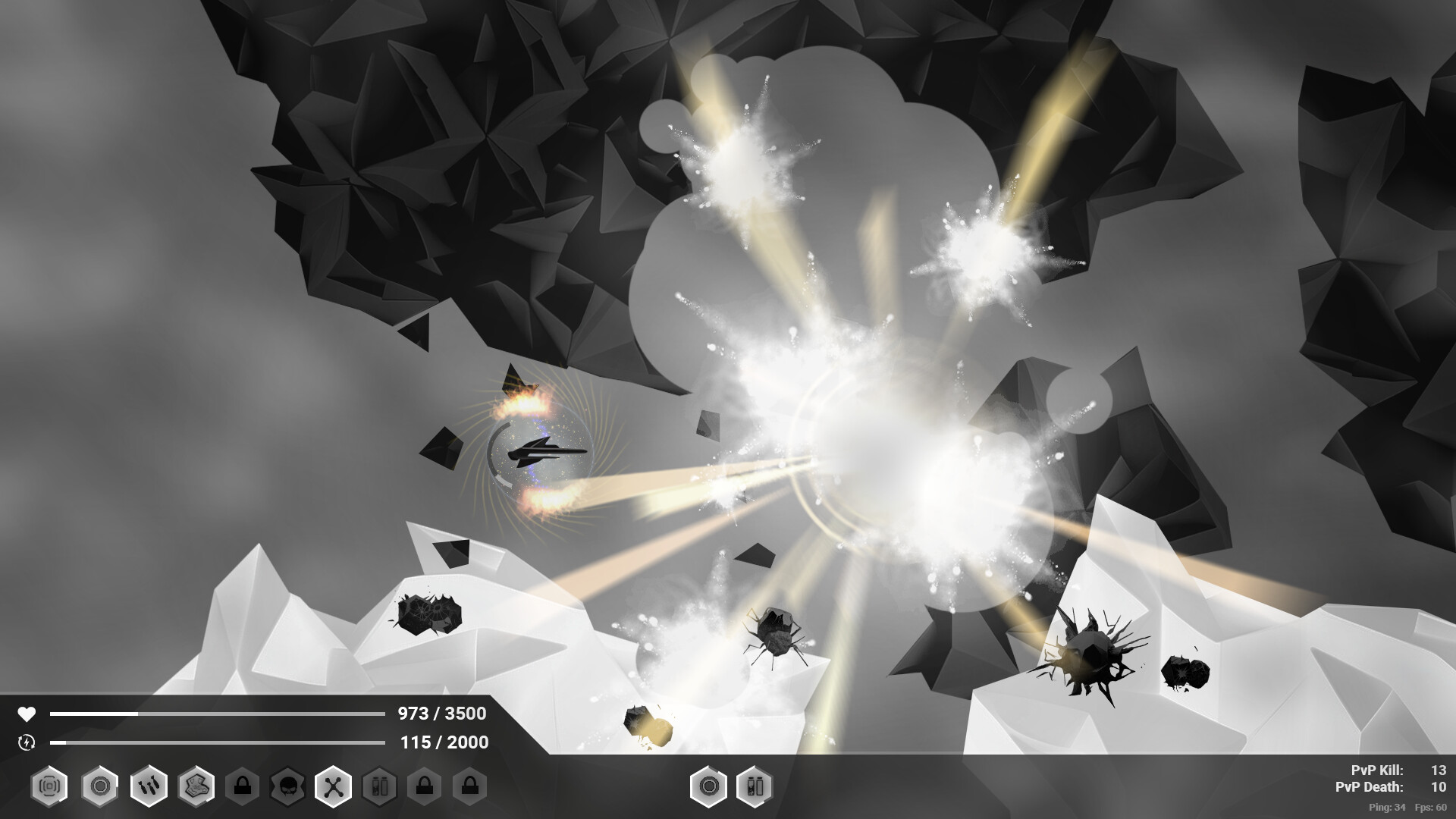Click the first locked padlock ability slot
Screen dimensions: 1456x819
pos(243,786)
